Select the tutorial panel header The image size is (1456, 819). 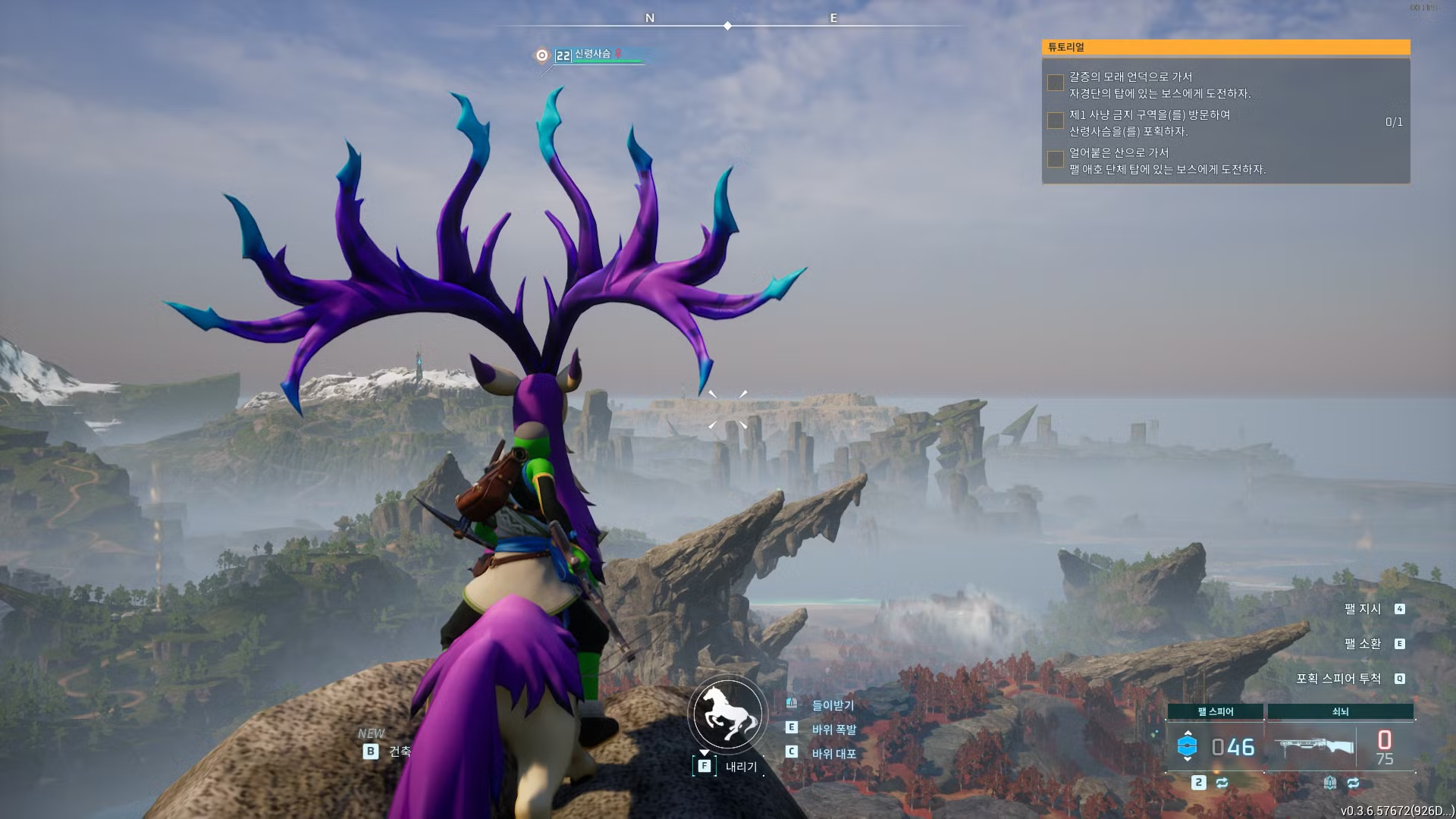[x=1225, y=47]
